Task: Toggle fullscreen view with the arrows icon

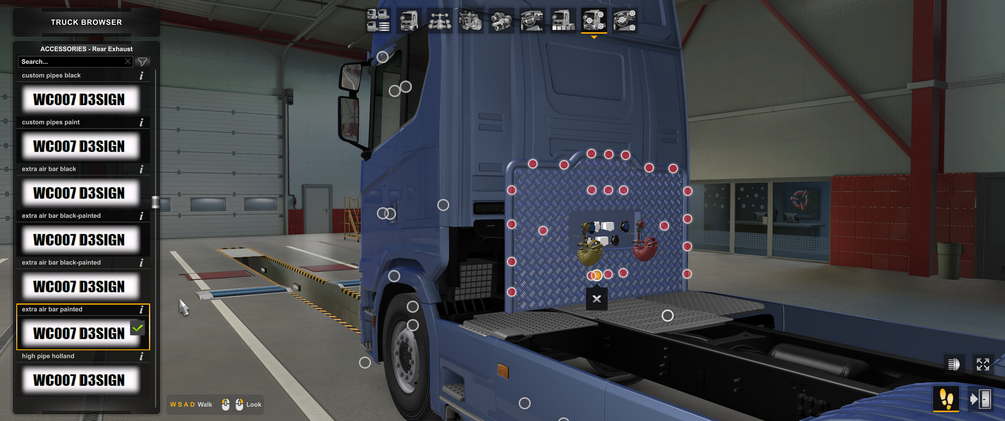Action: coord(983,365)
